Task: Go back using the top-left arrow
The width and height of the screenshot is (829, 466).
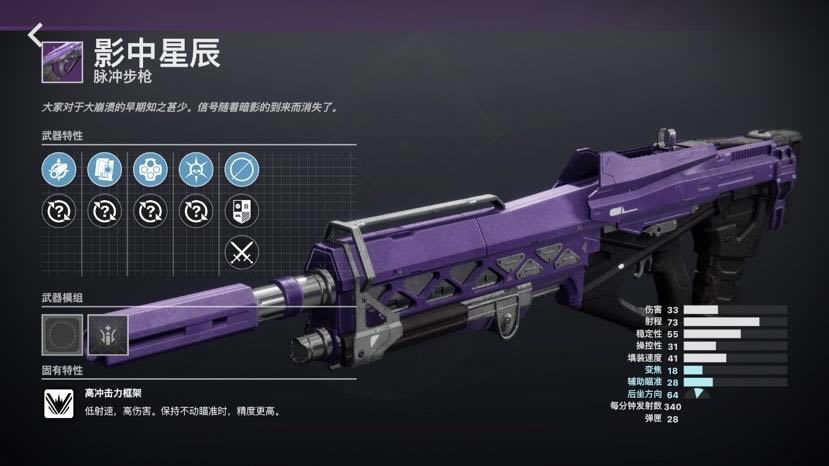Action: [x=35, y=34]
